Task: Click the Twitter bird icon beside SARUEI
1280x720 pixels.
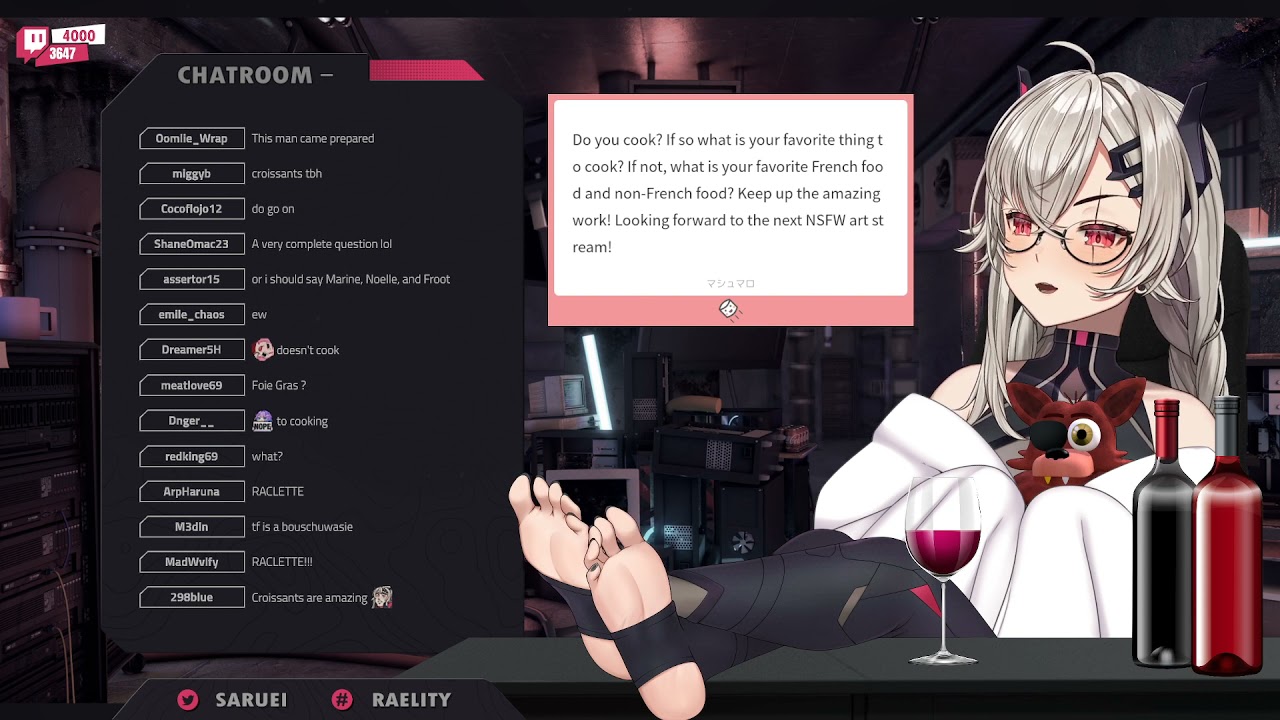Action: point(187,700)
